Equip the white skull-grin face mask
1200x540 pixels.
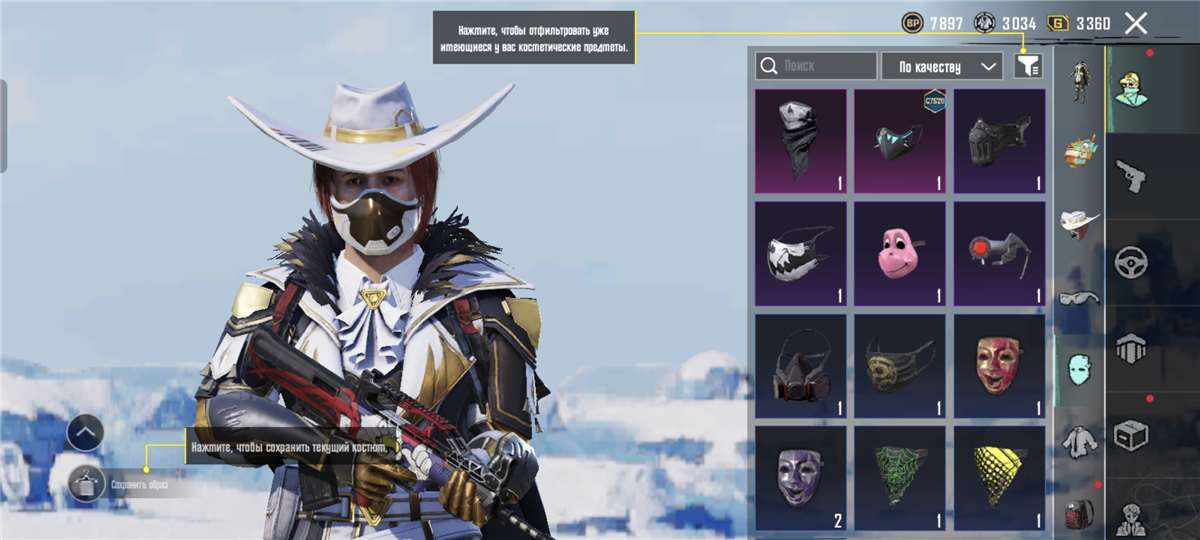point(800,253)
